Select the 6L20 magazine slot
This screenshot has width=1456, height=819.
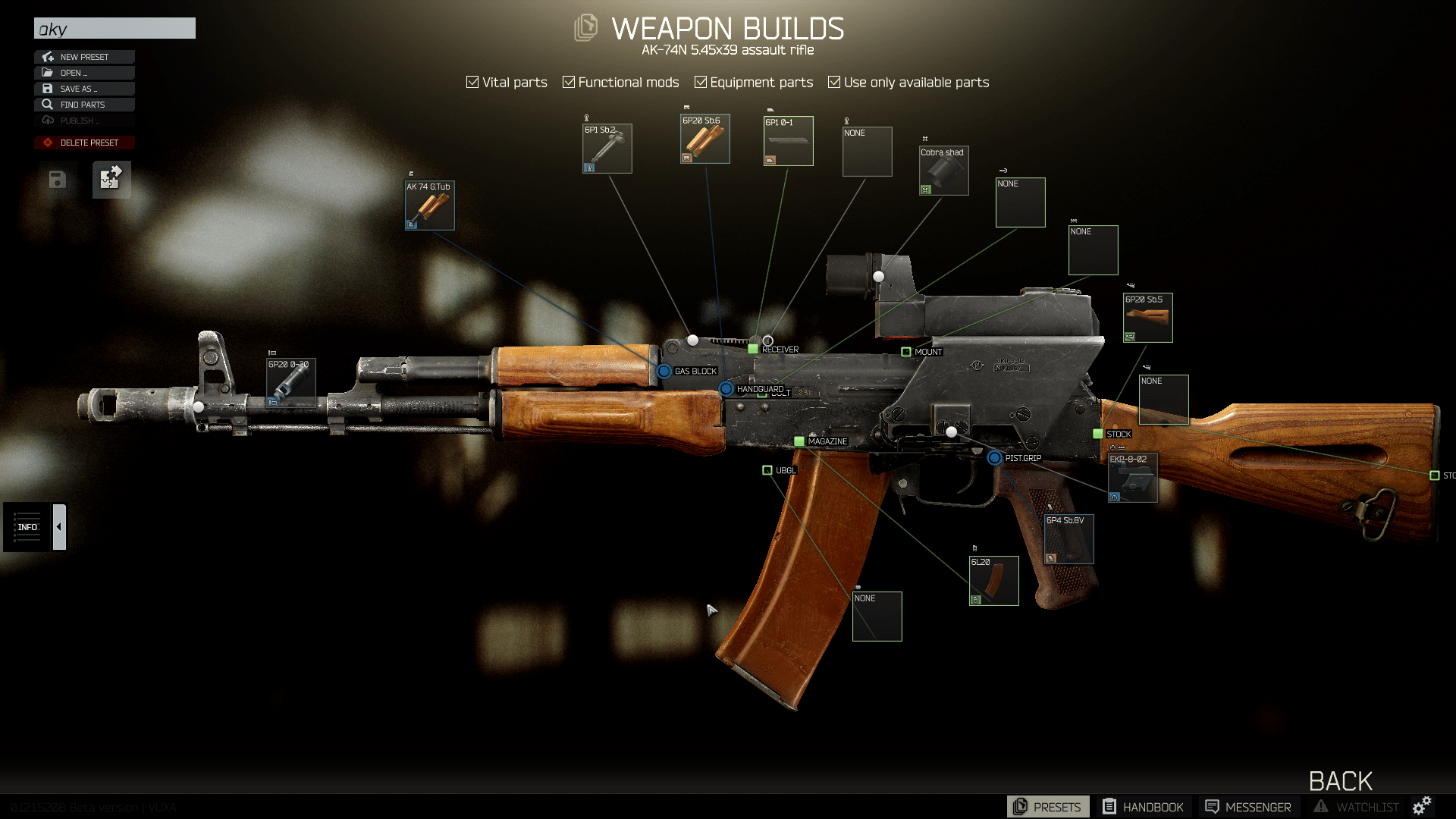(x=993, y=581)
